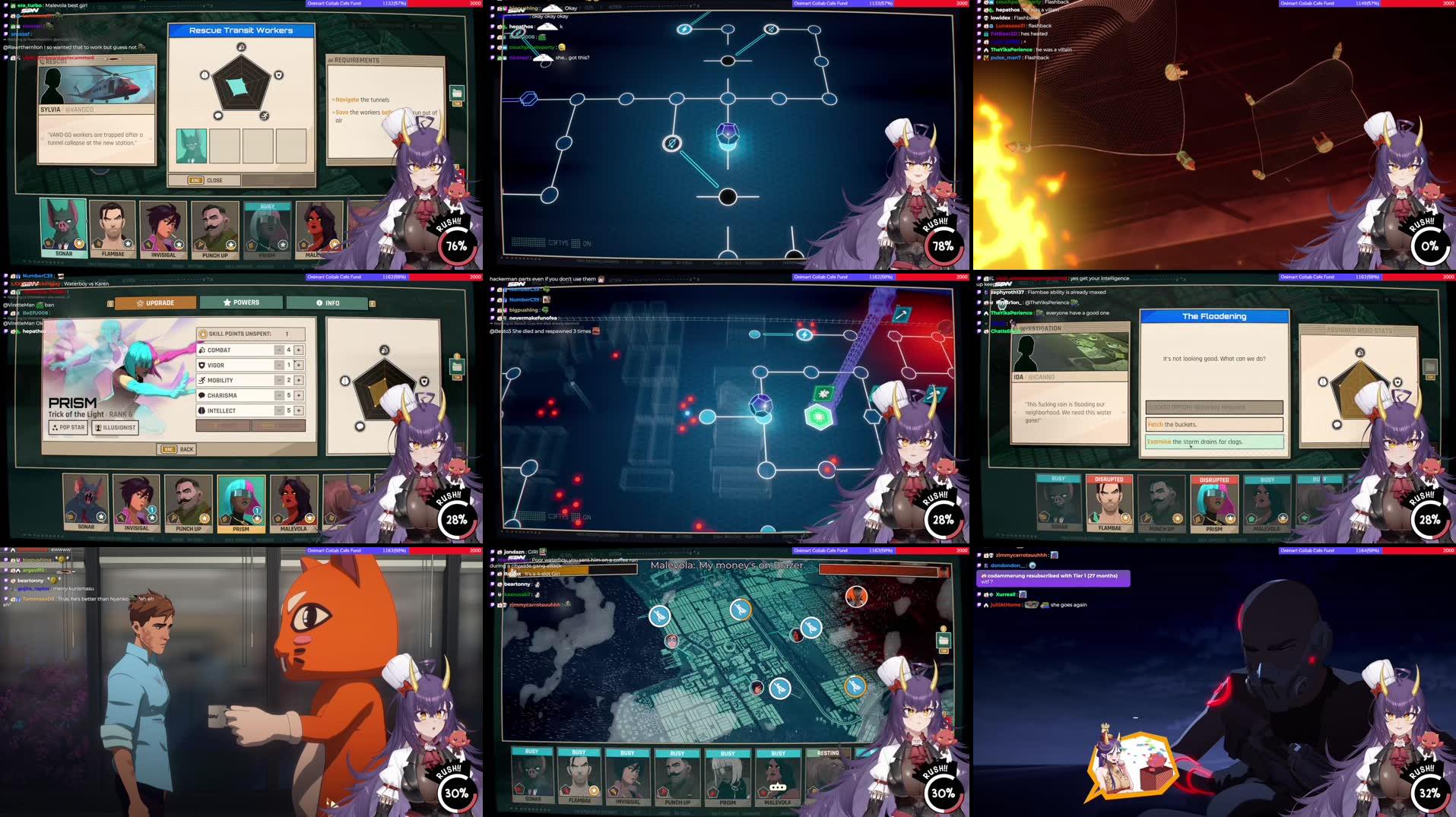Viewport: 1456px width, 817px height.
Task: Click the Intellect stat icon
Action: 201,410
